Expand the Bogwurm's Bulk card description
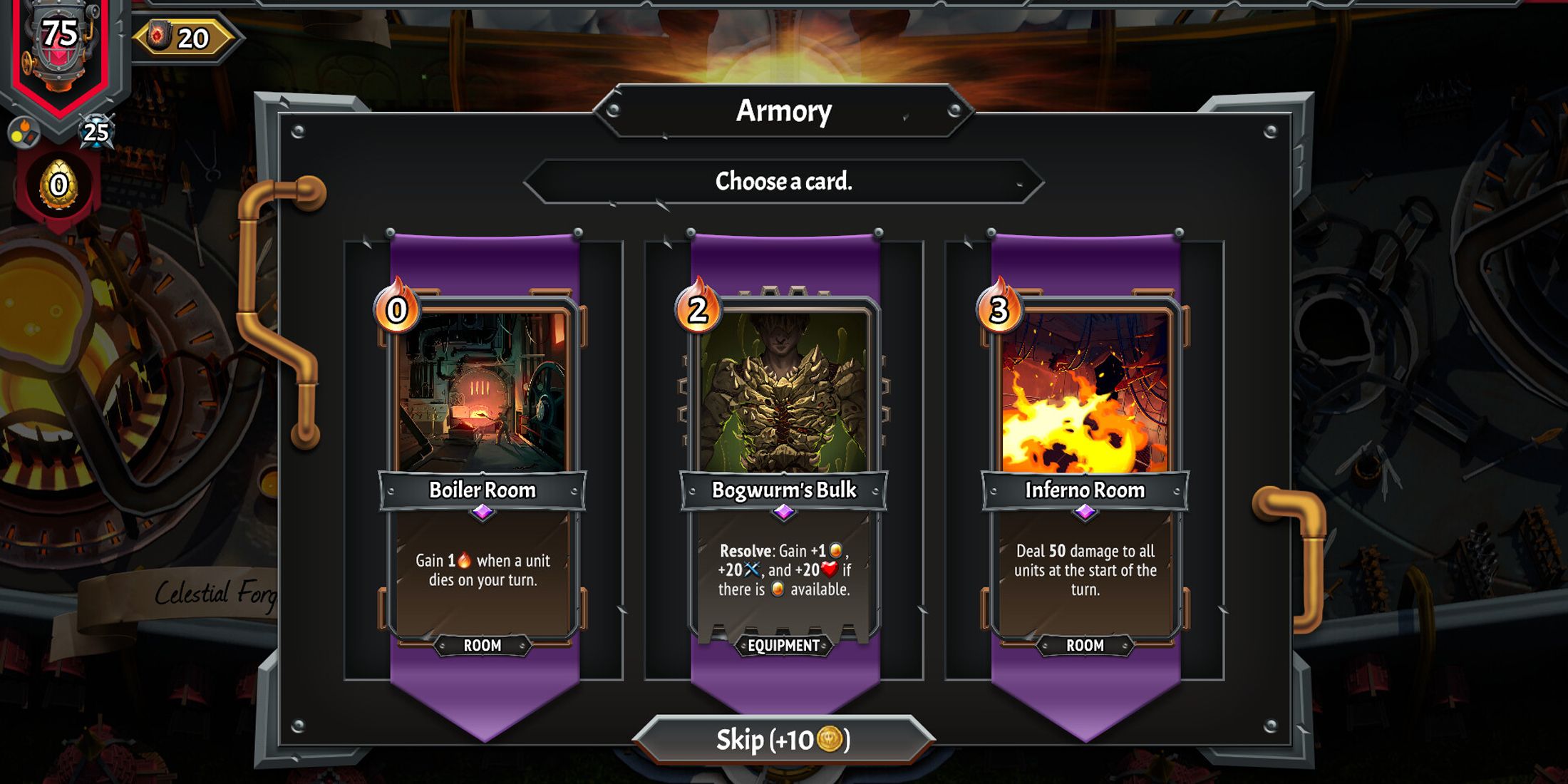 tap(783, 570)
